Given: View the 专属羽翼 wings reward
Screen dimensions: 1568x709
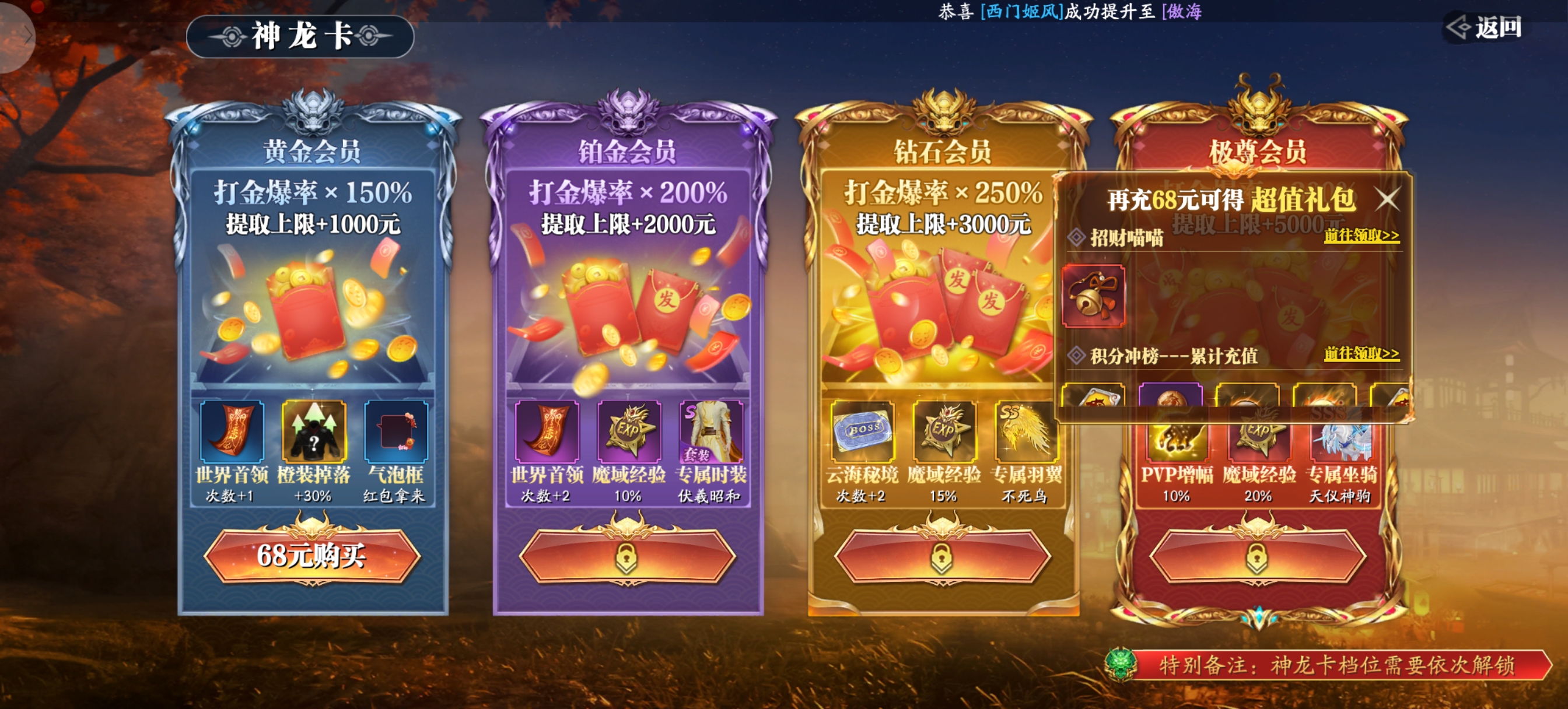Looking at the screenshot, I should point(1026,431).
